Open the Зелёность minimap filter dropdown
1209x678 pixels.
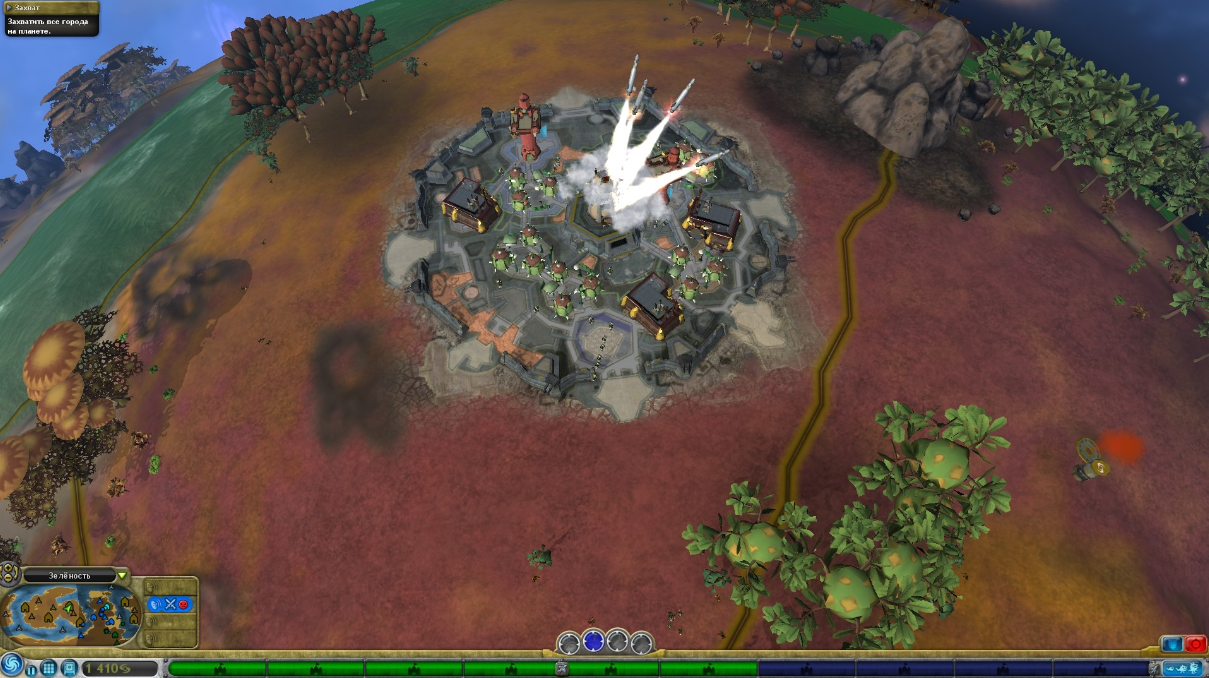click(x=122, y=575)
